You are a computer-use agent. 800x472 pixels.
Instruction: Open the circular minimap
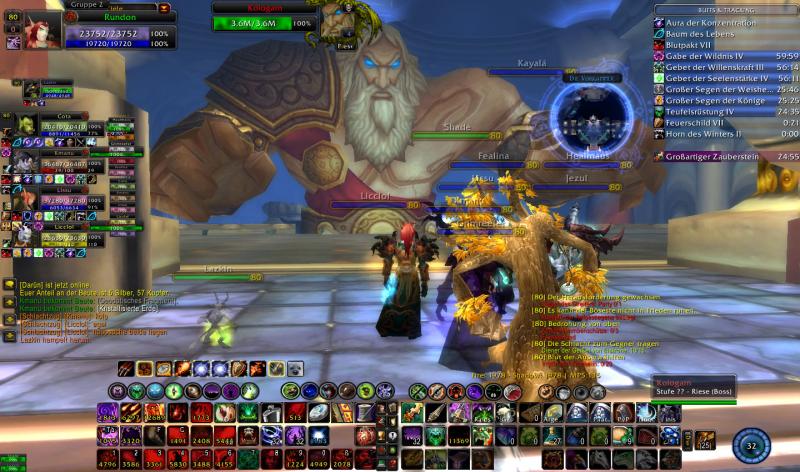pyautogui.click(x=592, y=113)
